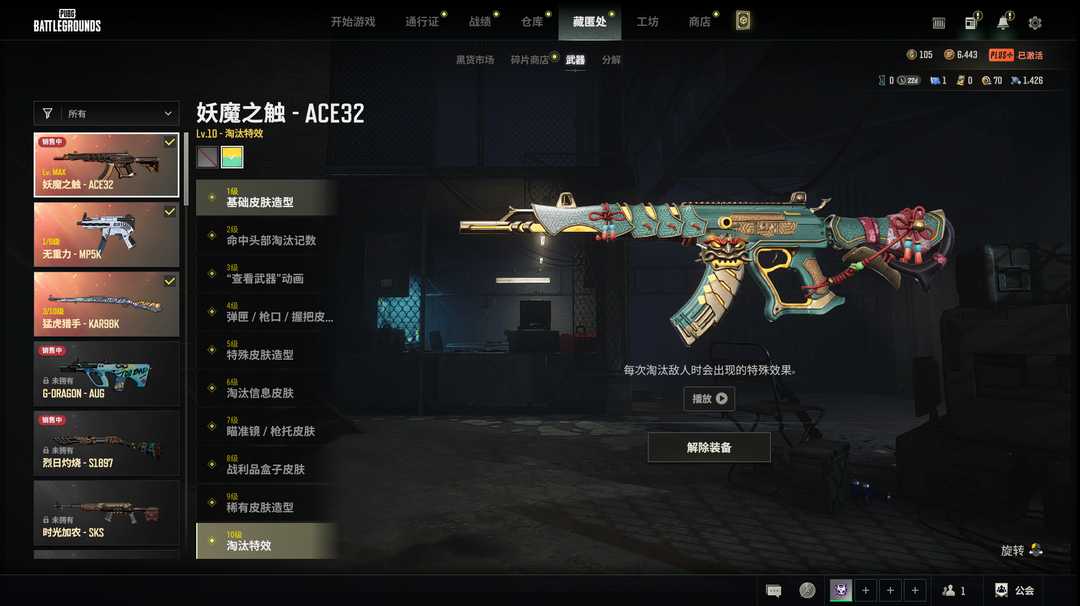Select the 黑货市场 sub-tab
The width and height of the screenshot is (1080, 606).
click(x=475, y=60)
